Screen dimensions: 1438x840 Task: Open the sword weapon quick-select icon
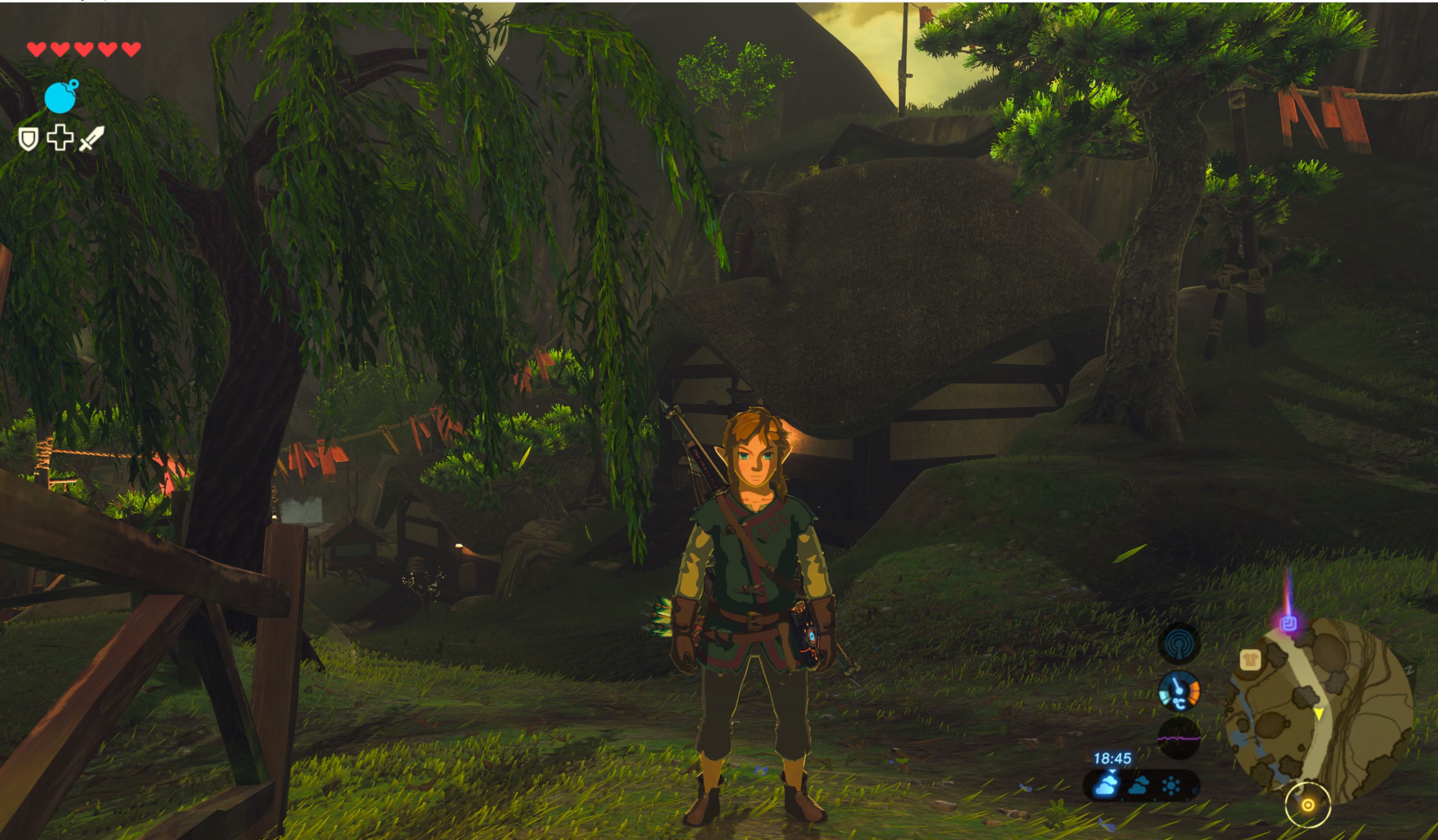click(x=91, y=139)
